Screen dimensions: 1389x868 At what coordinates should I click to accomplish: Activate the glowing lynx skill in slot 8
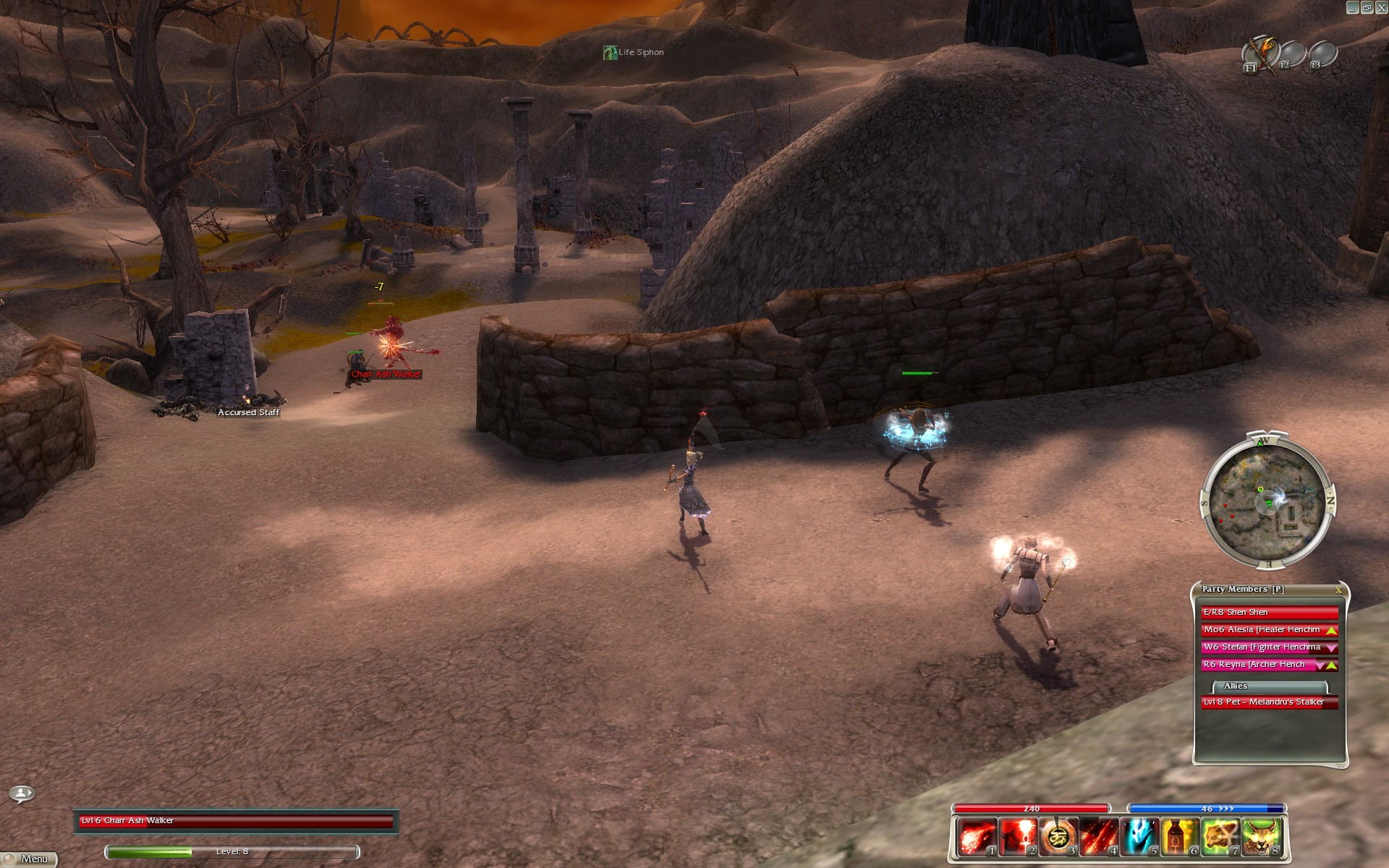click(x=1260, y=837)
